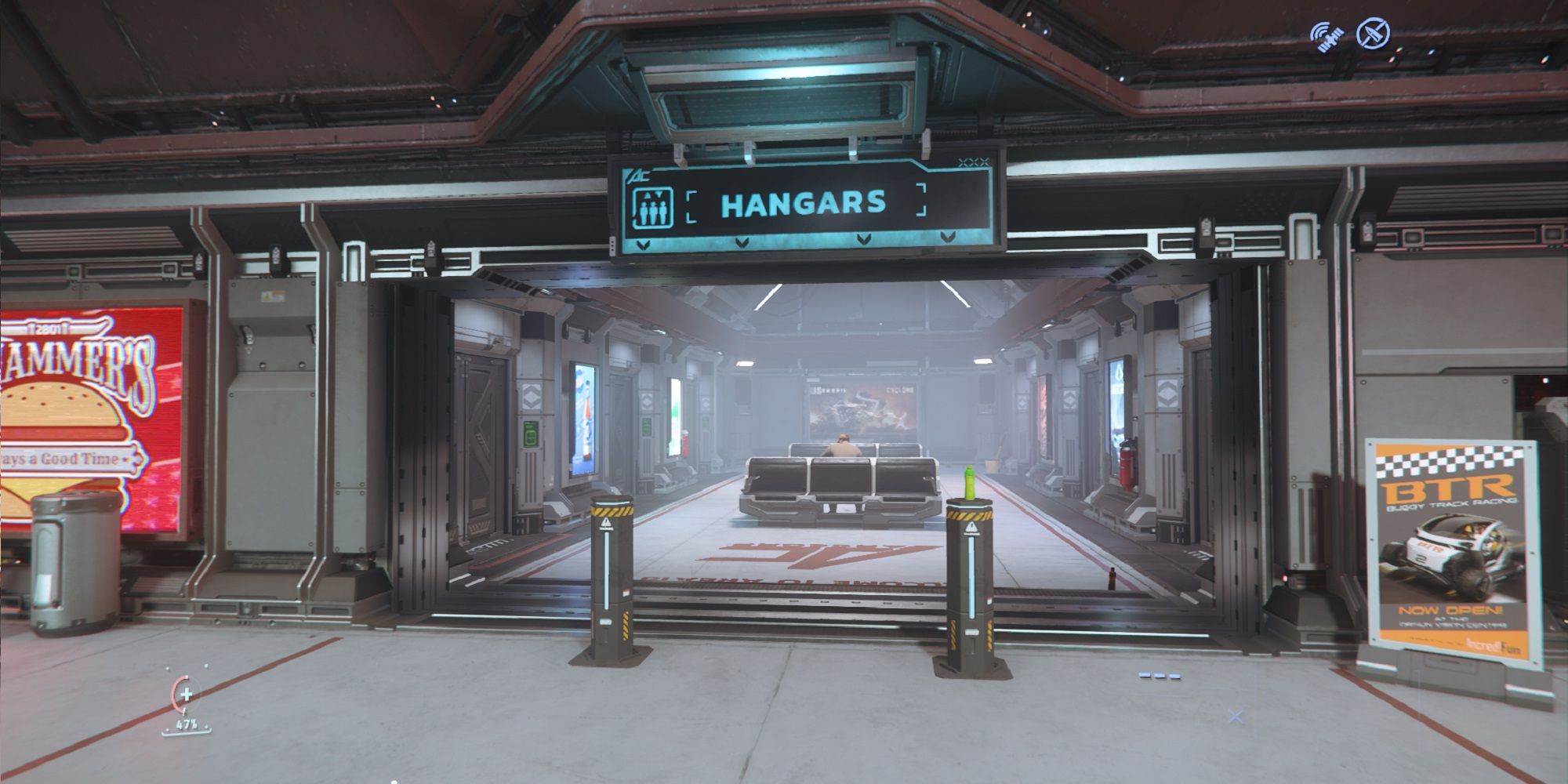The height and width of the screenshot is (784, 1568).
Task: Activate the X marker near the bottom right
Action: [x=1237, y=716]
